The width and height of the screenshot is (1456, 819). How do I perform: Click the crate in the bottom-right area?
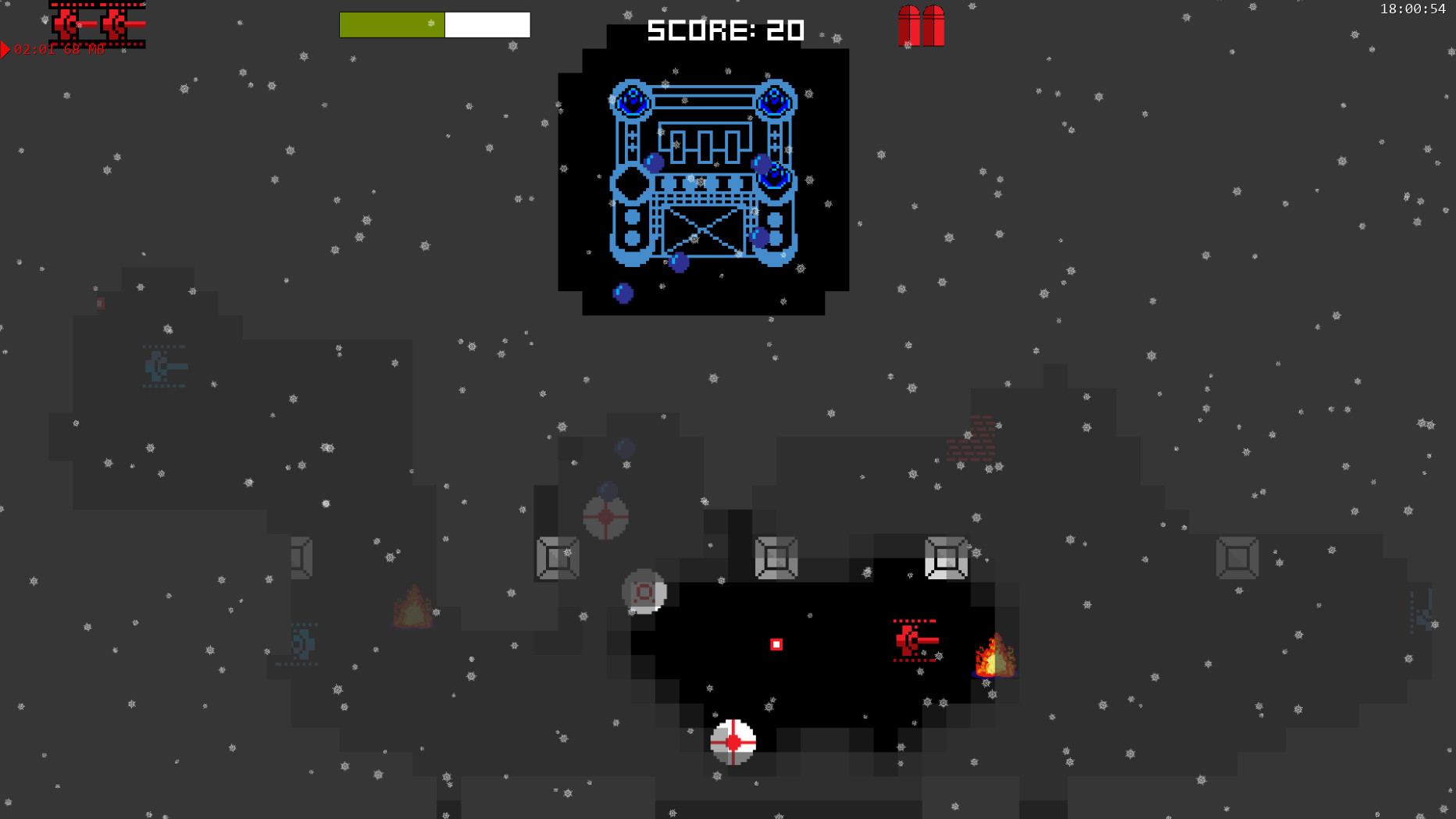[1239, 559]
